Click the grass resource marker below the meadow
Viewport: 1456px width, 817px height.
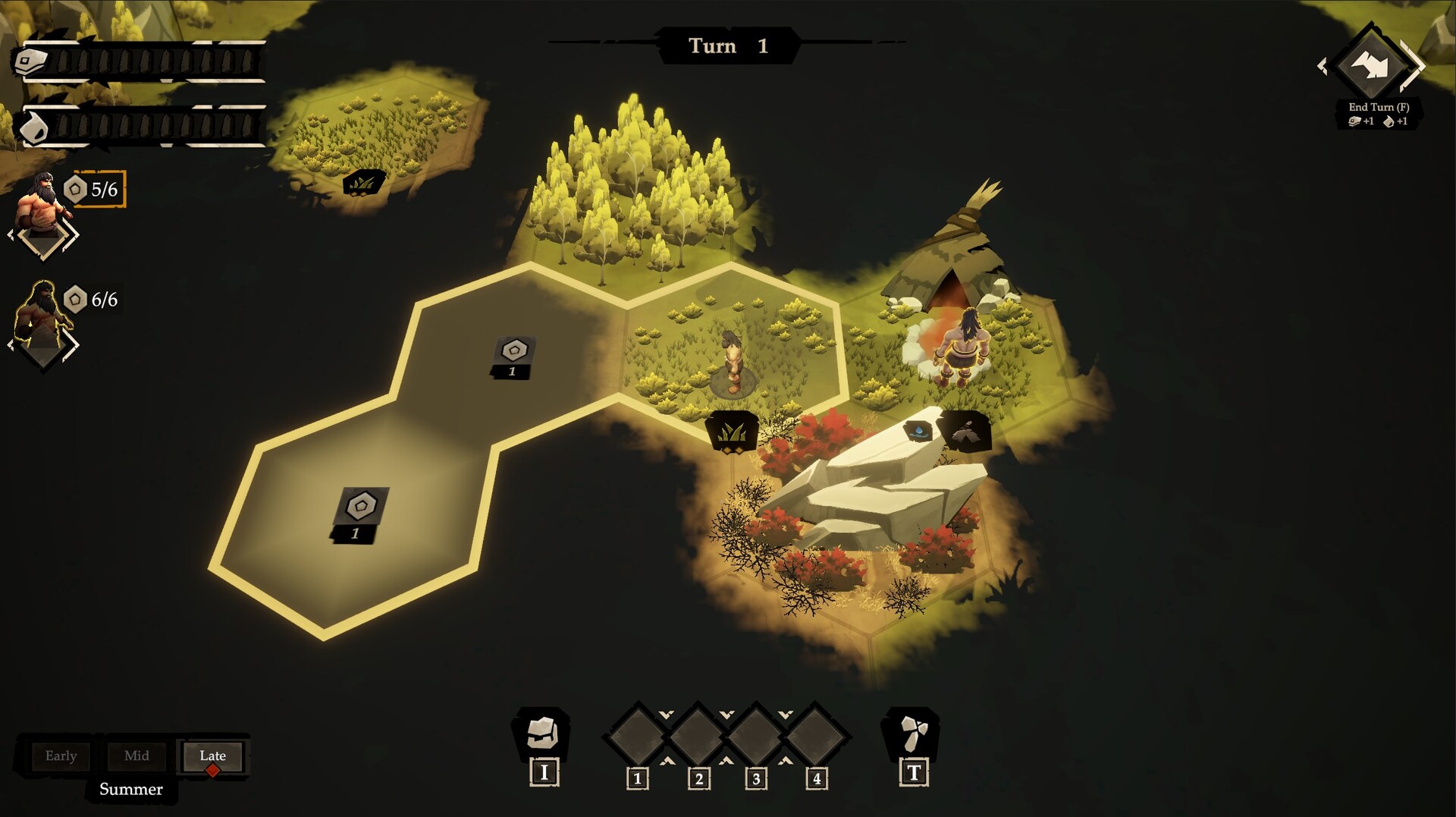pyautogui.click(x=732, y=432)
